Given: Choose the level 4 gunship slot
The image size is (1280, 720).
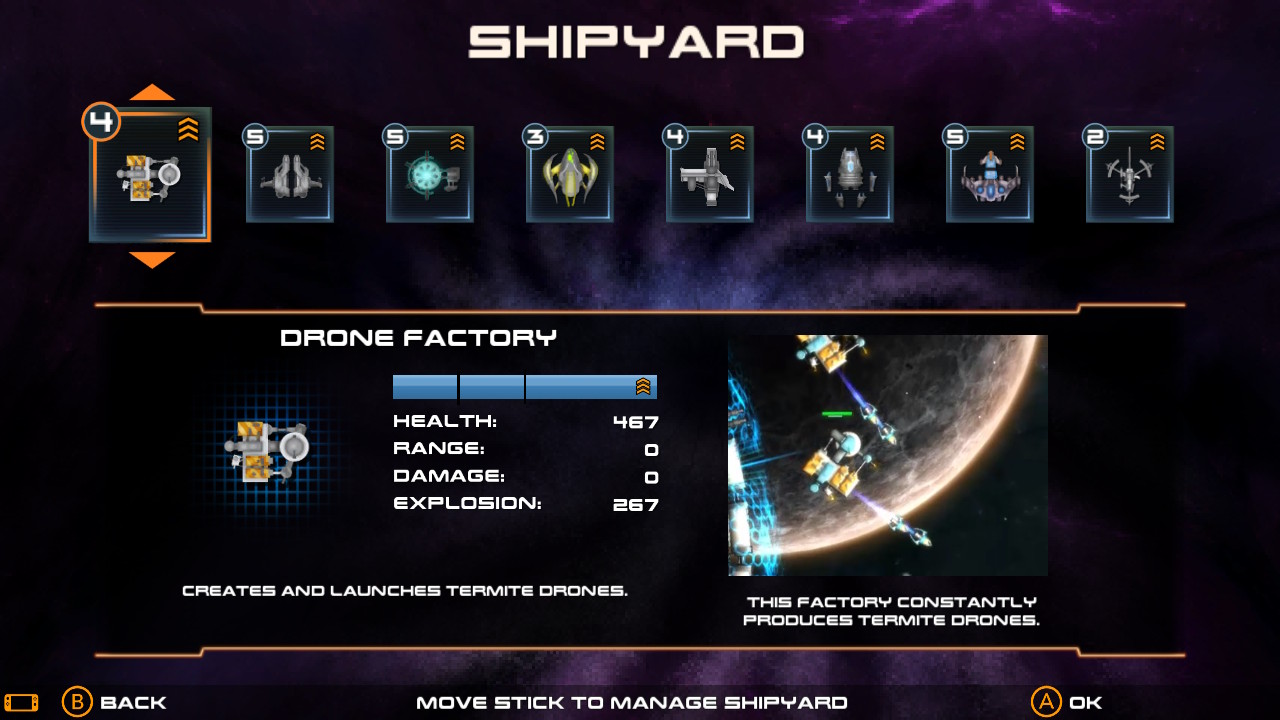Looking at the screenshot, I should 710,173.
